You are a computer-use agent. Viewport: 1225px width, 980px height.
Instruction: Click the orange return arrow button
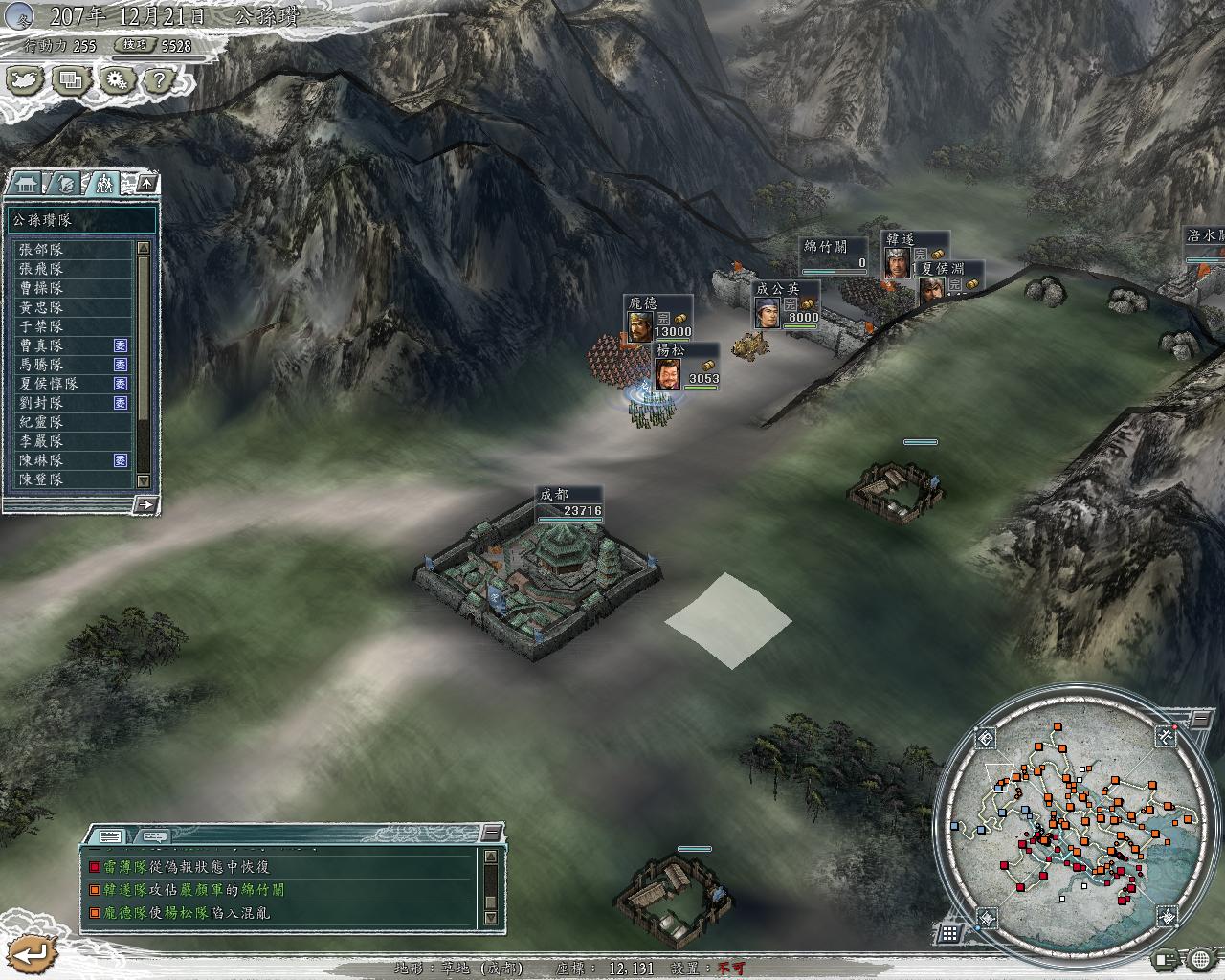pyautogui.click(x=32, y=953)
